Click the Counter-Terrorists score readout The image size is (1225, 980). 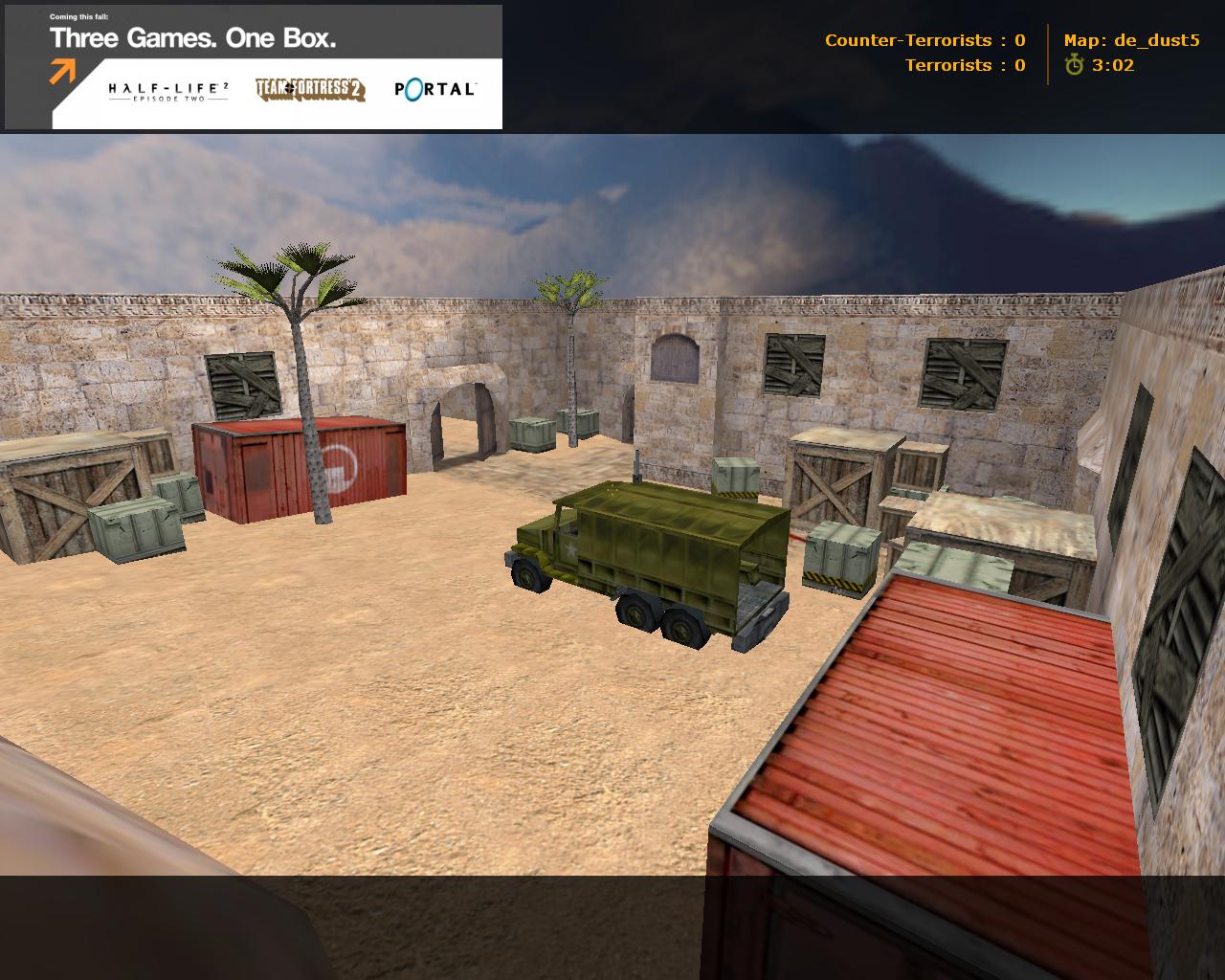click(922, 40)
